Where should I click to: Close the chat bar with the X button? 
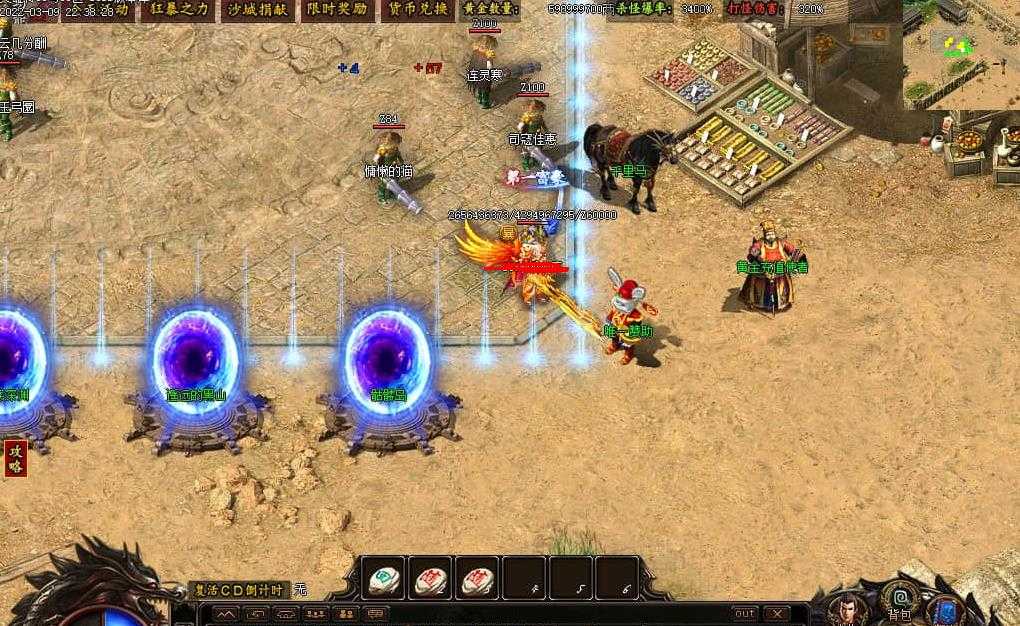click(x=776, y=613)
